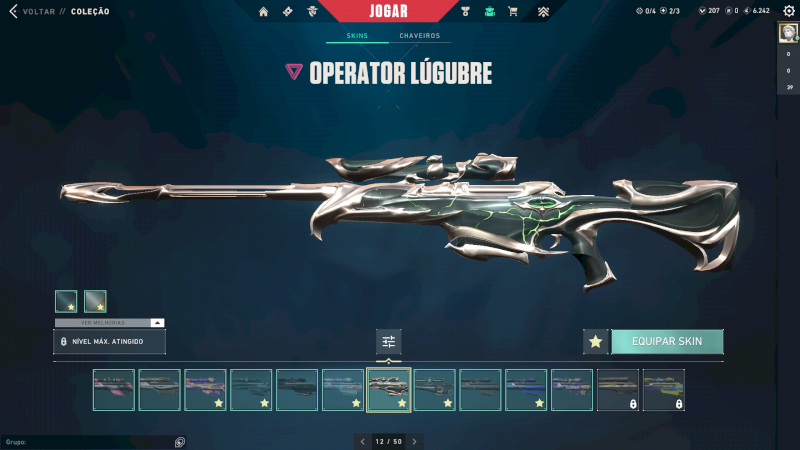The image size is (800, 450).
Task: Collapse the Ver Melhorias panel
Action: (157, 323)
